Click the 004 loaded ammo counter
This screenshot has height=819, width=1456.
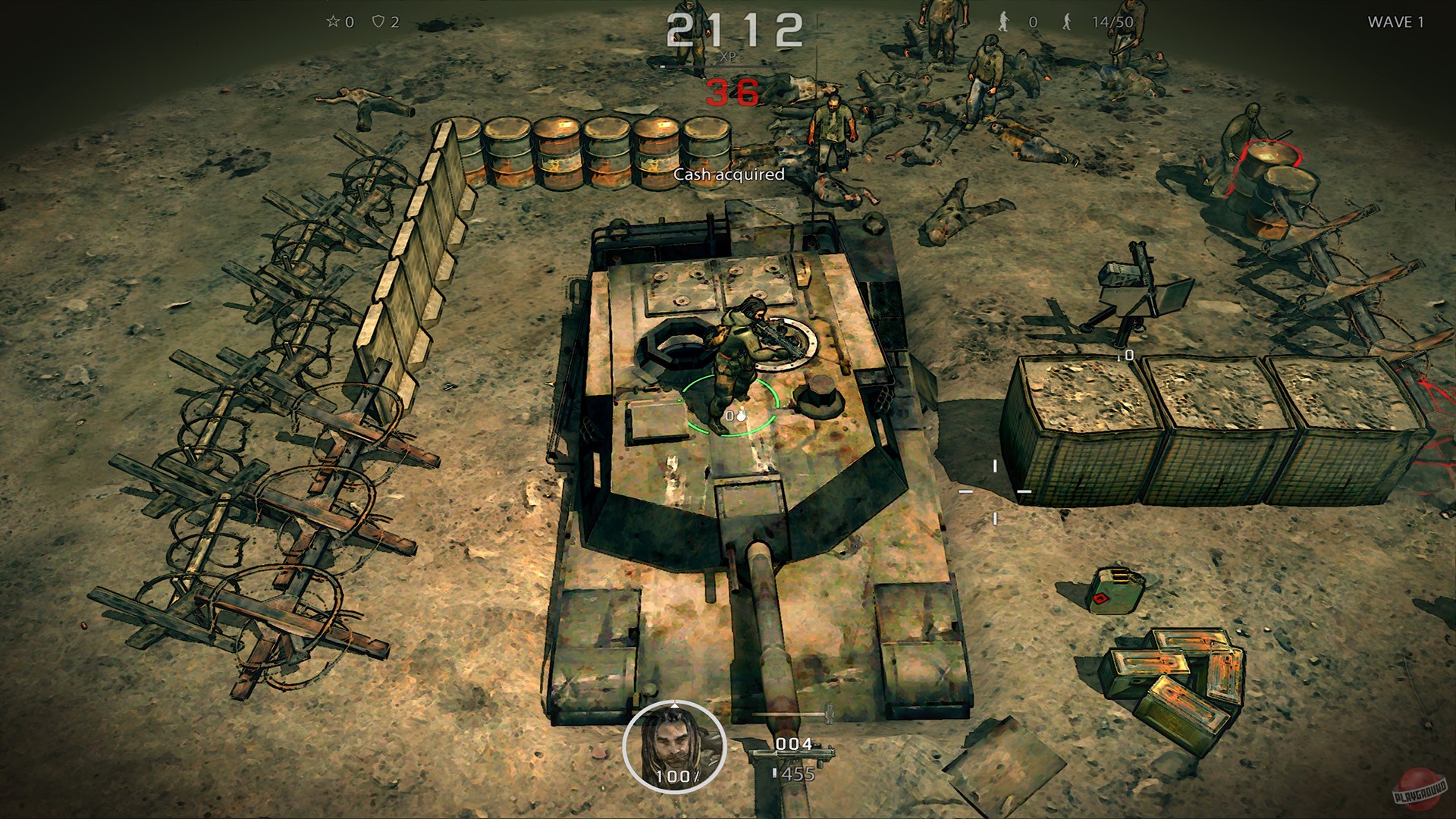point(792,744)
